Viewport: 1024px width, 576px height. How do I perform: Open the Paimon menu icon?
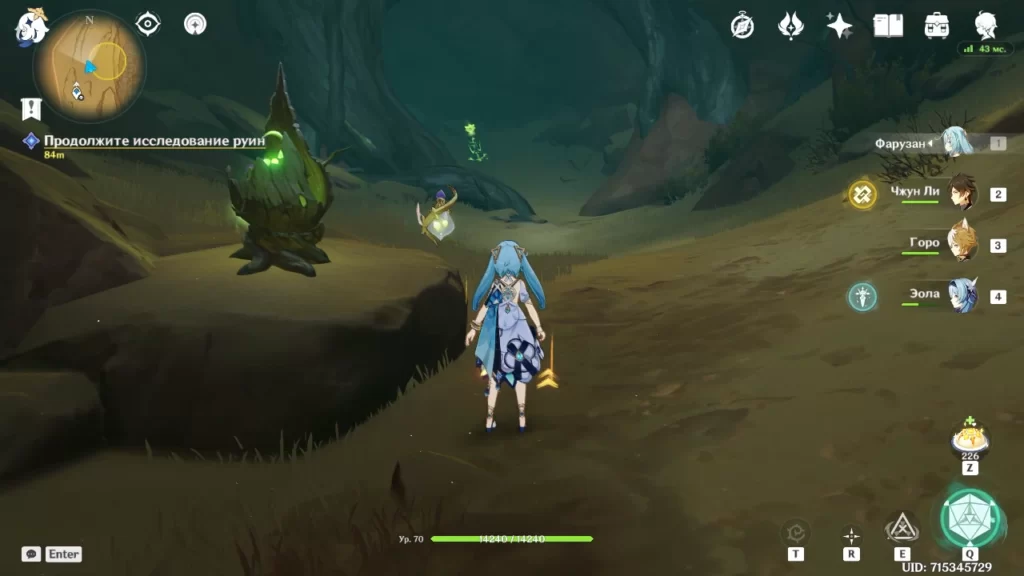point(31,27)
